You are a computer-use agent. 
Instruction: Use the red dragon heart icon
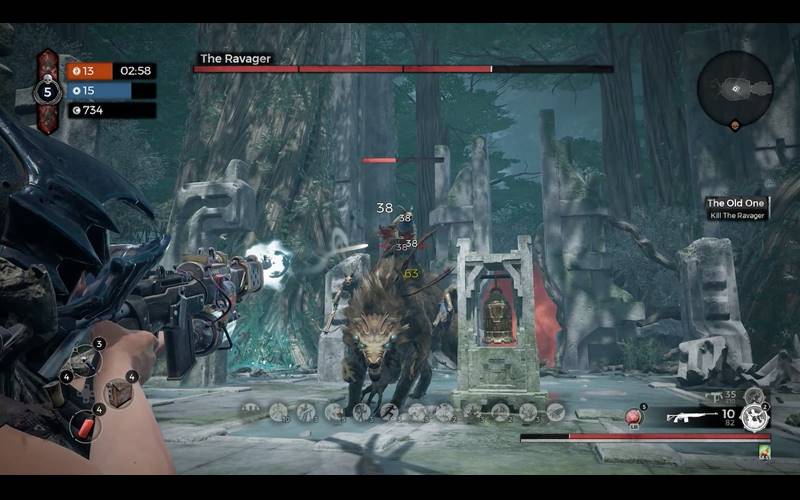click(633, 417)
